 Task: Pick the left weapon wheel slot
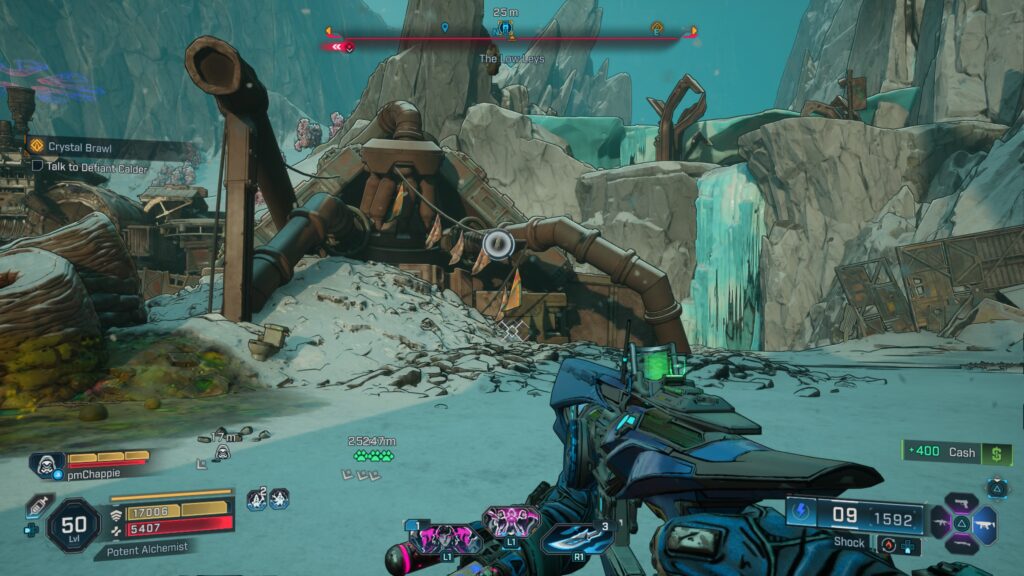938,522
